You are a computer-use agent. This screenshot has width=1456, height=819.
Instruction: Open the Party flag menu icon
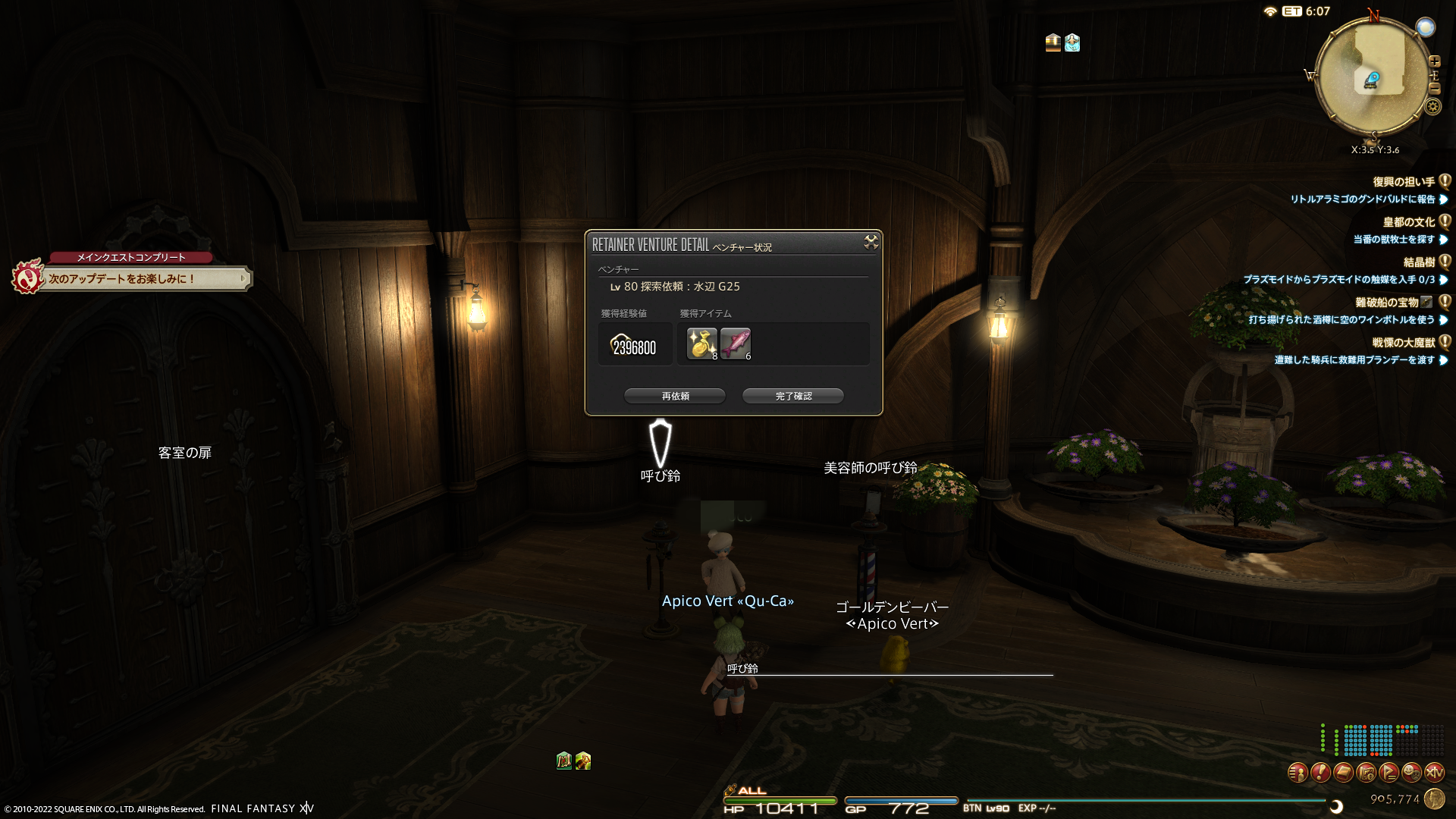click(1389, 773)
